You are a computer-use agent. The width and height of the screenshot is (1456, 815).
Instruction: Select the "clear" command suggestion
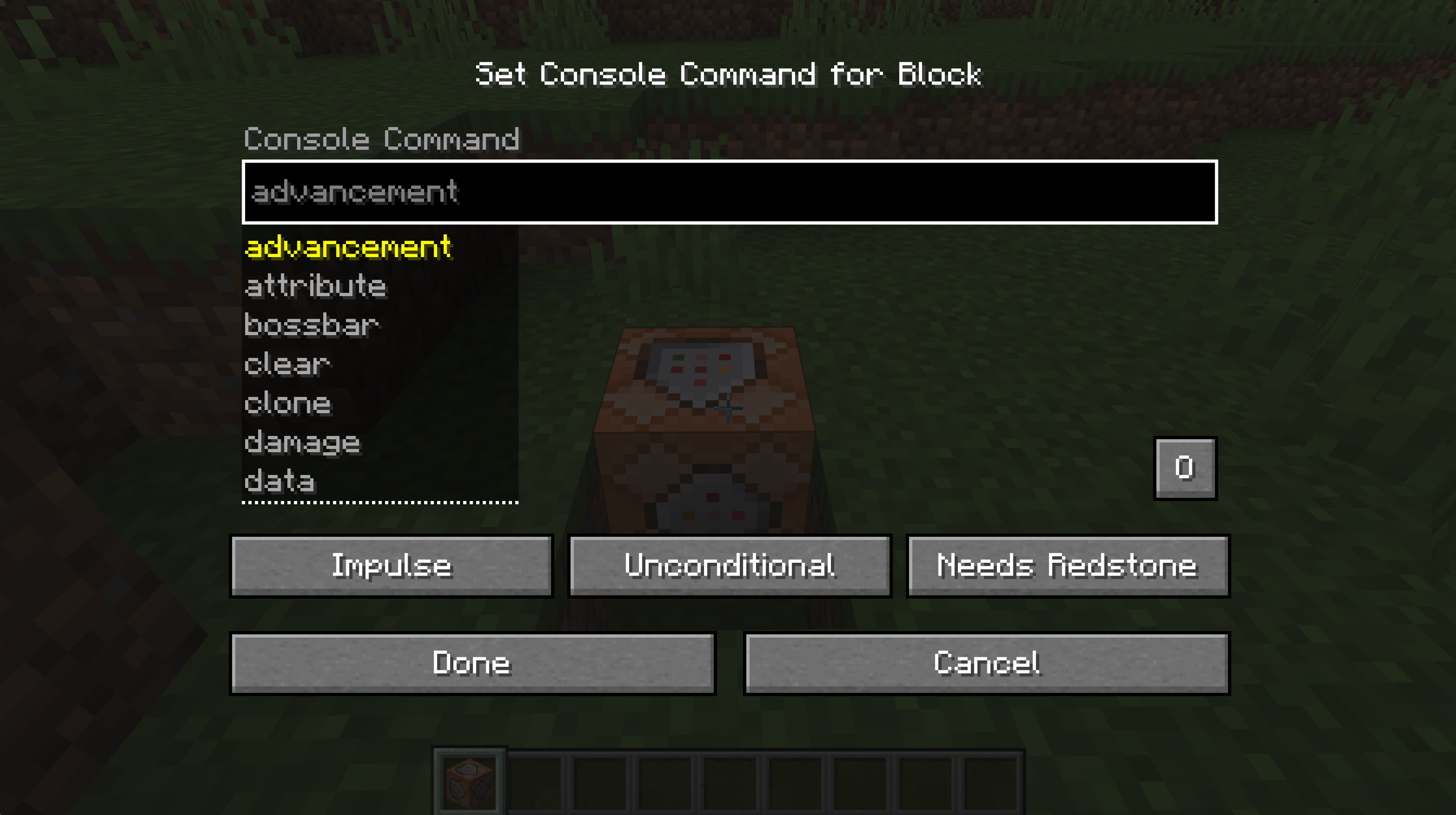coord(287,364)
